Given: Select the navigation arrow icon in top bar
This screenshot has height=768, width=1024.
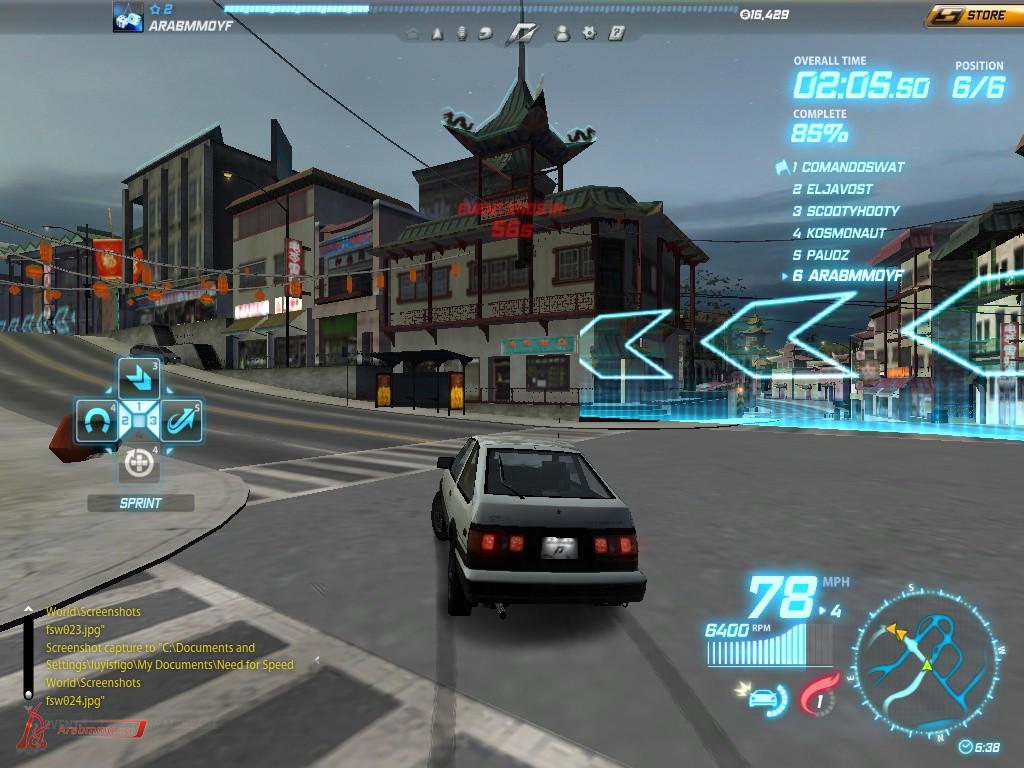Looking at the screenshot, I should pyautogui.click(x=437, y=33).
